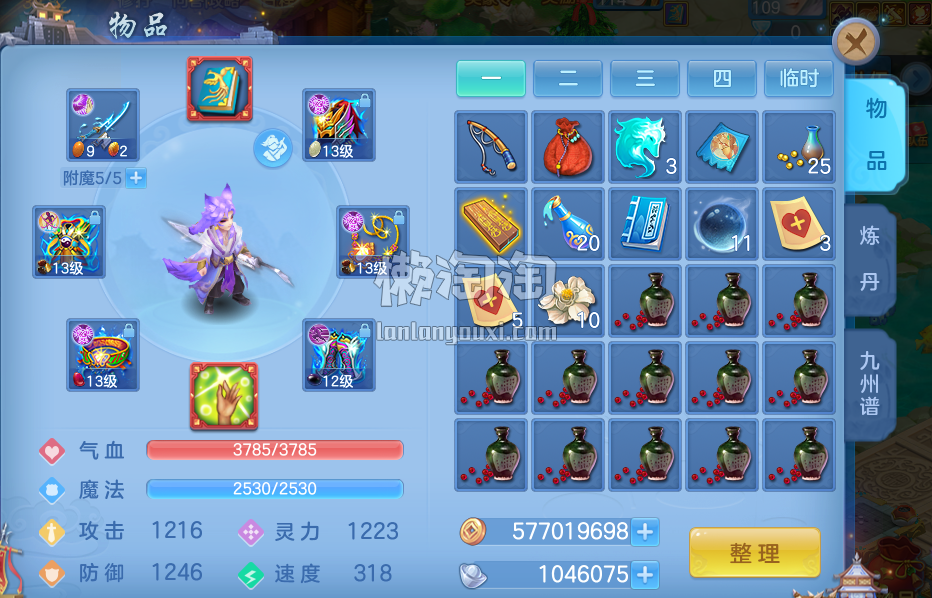Switch to the 炼丹 side tab
Image resolution: width=932 pixels, height=598 pixels.
click(x=869, y=259)
